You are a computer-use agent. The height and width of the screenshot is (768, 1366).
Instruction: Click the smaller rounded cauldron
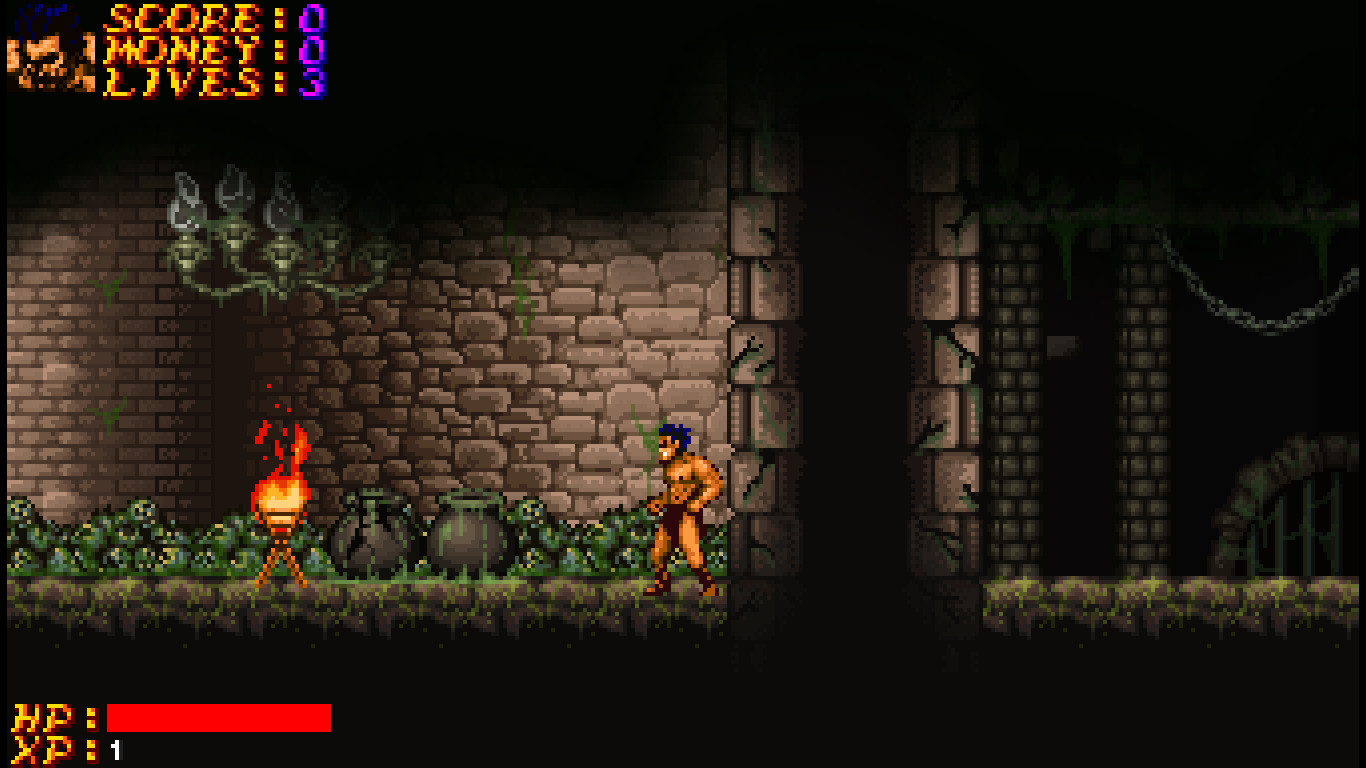coord(469,535)
